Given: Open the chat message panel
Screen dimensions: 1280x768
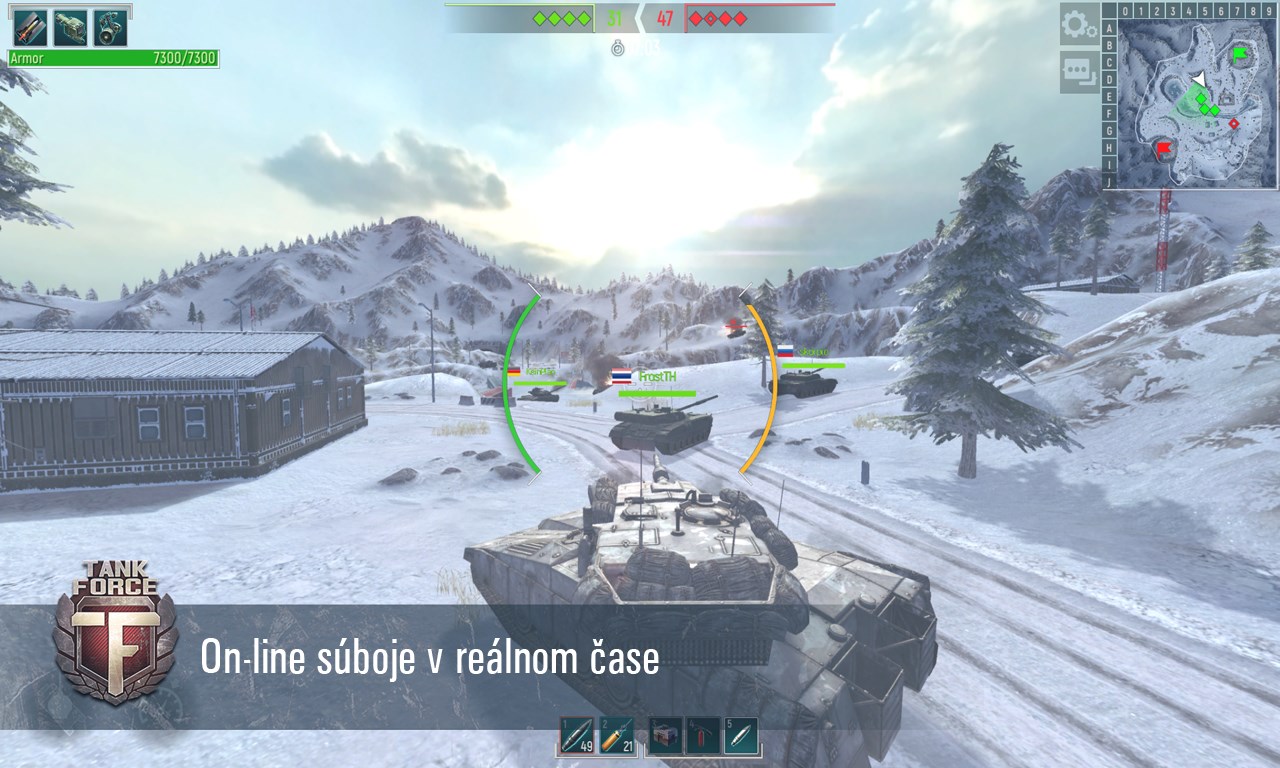Looking at the screenshot, I should [x=1079, y=70].
